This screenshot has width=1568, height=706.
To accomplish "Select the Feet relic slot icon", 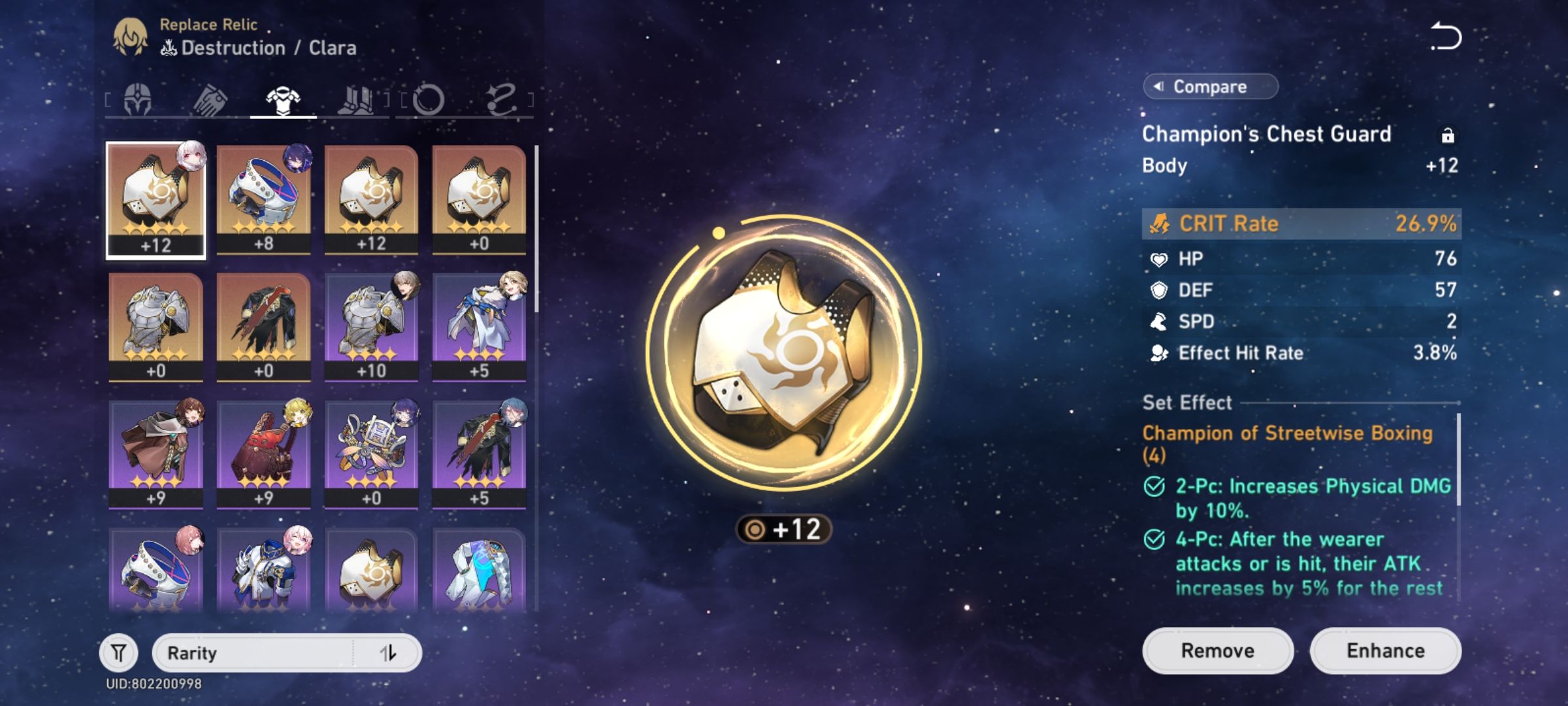I will click(x=356, y=99).
